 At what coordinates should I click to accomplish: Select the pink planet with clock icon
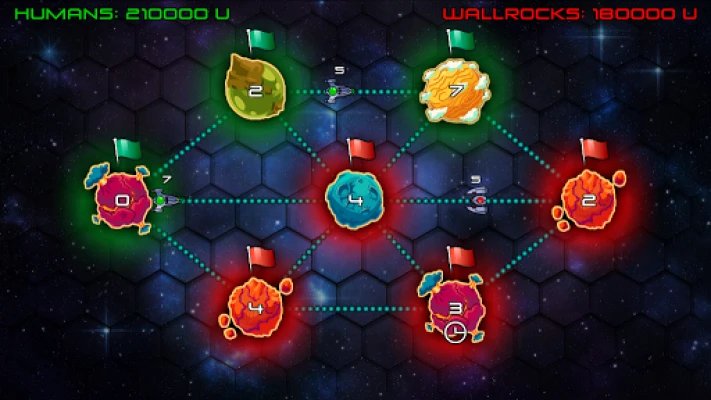point(455,309)
